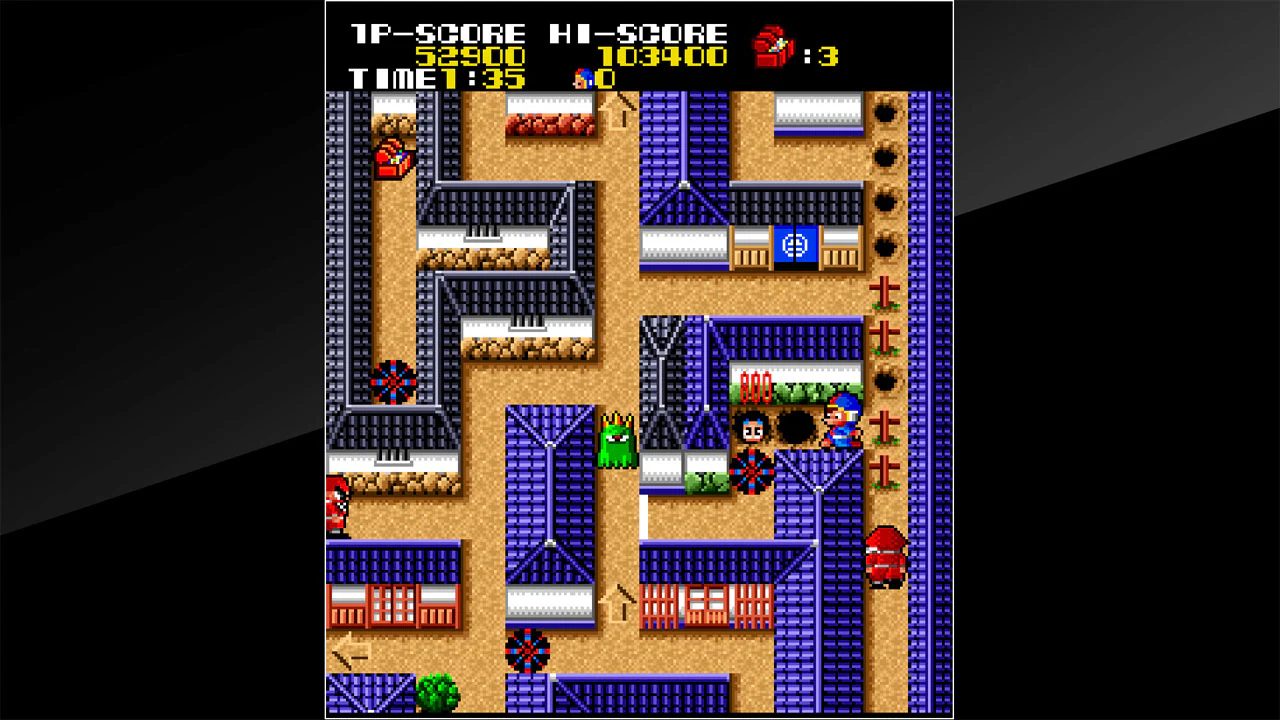Click the pinwheel near the bottom pathway
The height and width of the screenshot is (720, 1280).
click(x=527, y=652)
